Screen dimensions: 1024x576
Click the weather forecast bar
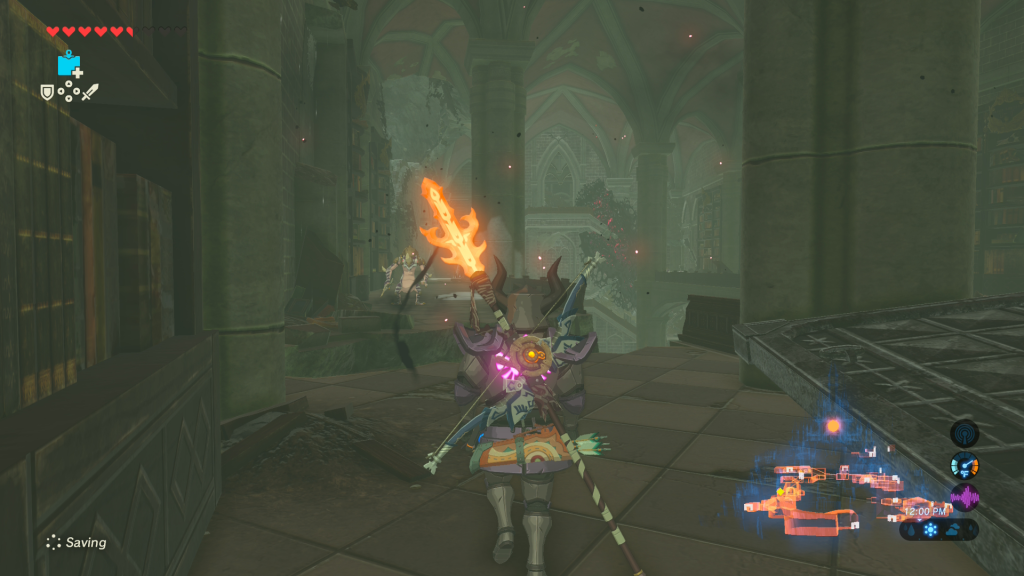coord(938,529)
